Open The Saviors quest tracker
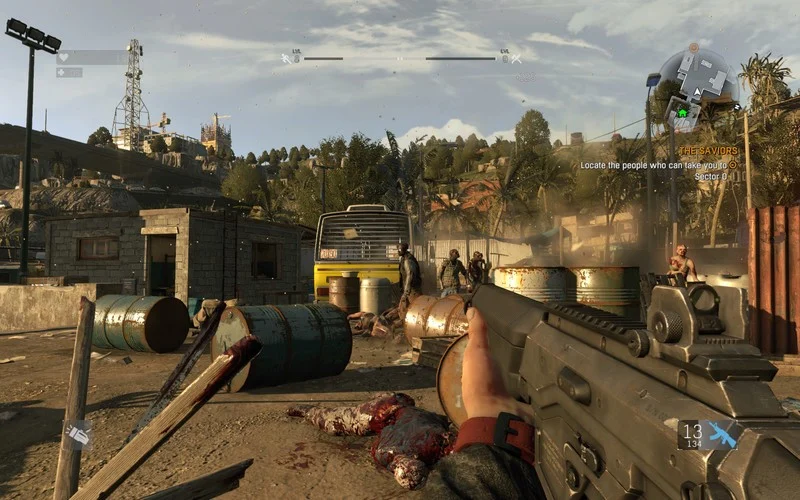The height and width of the screenshot is (500, 800). pyautogui.click(x=707, y=151)
